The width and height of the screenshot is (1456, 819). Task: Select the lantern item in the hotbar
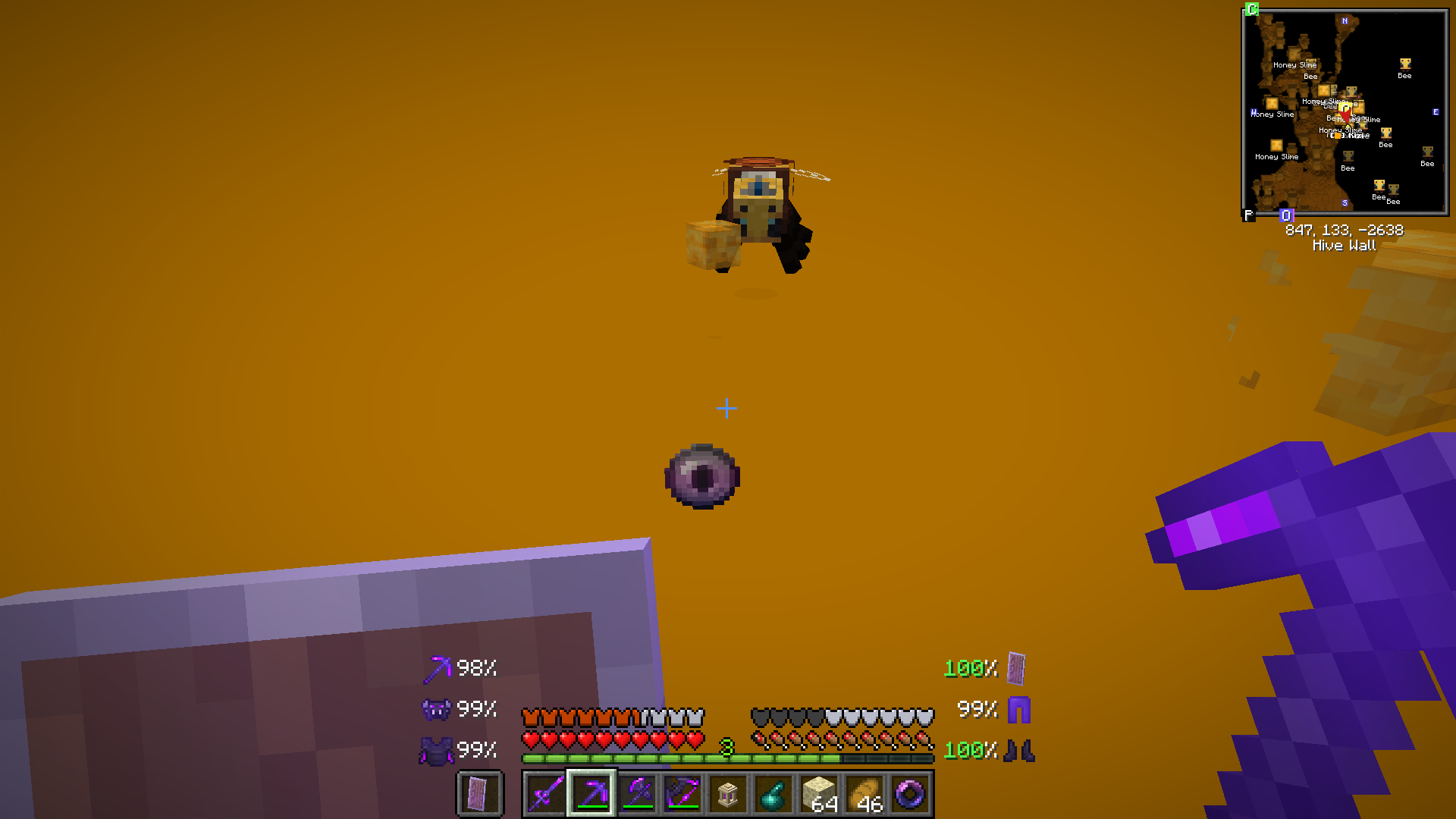[728, 793]
